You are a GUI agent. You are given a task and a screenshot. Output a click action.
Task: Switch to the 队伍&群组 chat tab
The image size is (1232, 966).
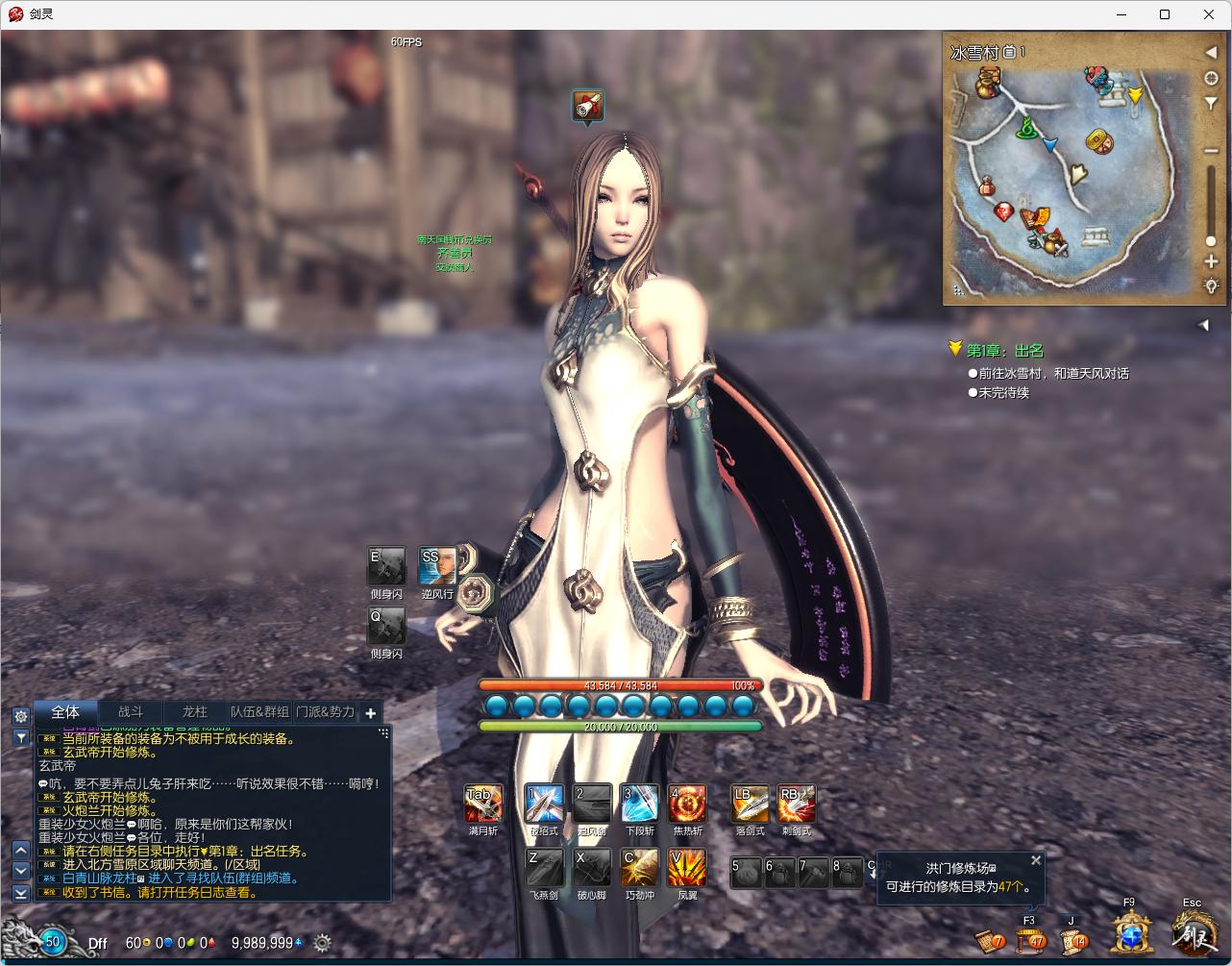(259, 712)
